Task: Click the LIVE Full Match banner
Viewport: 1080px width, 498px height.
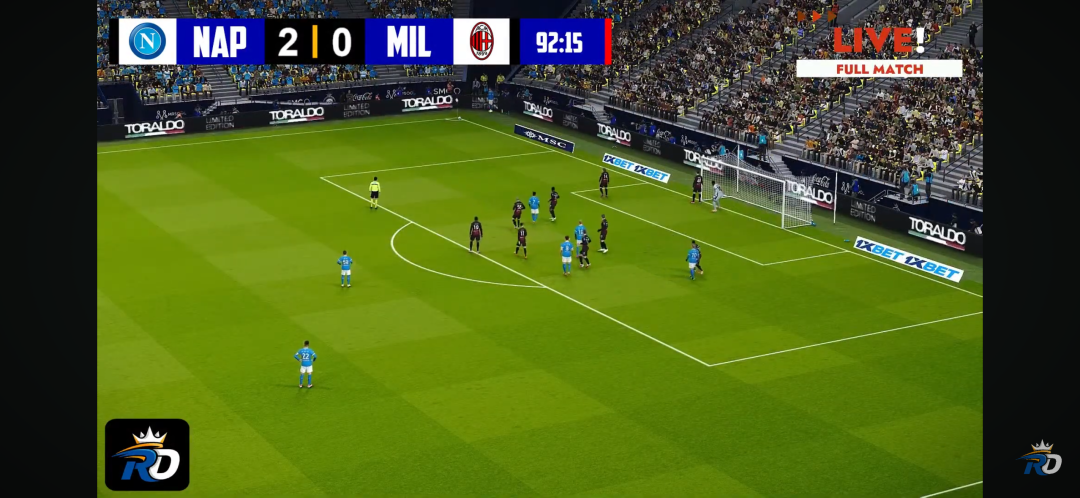Action: click(879, 52)
